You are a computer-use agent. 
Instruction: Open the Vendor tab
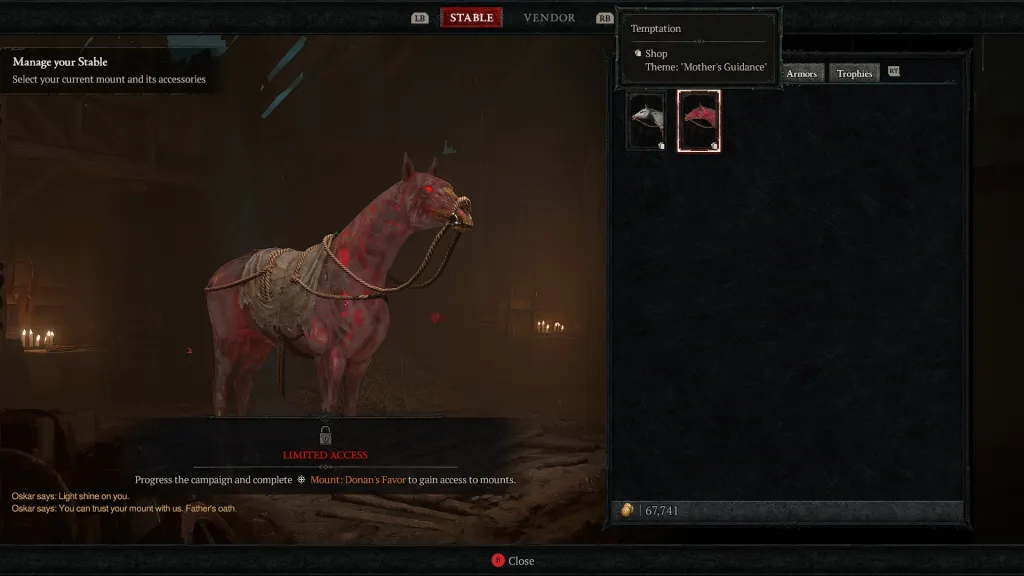pos(549,18)
